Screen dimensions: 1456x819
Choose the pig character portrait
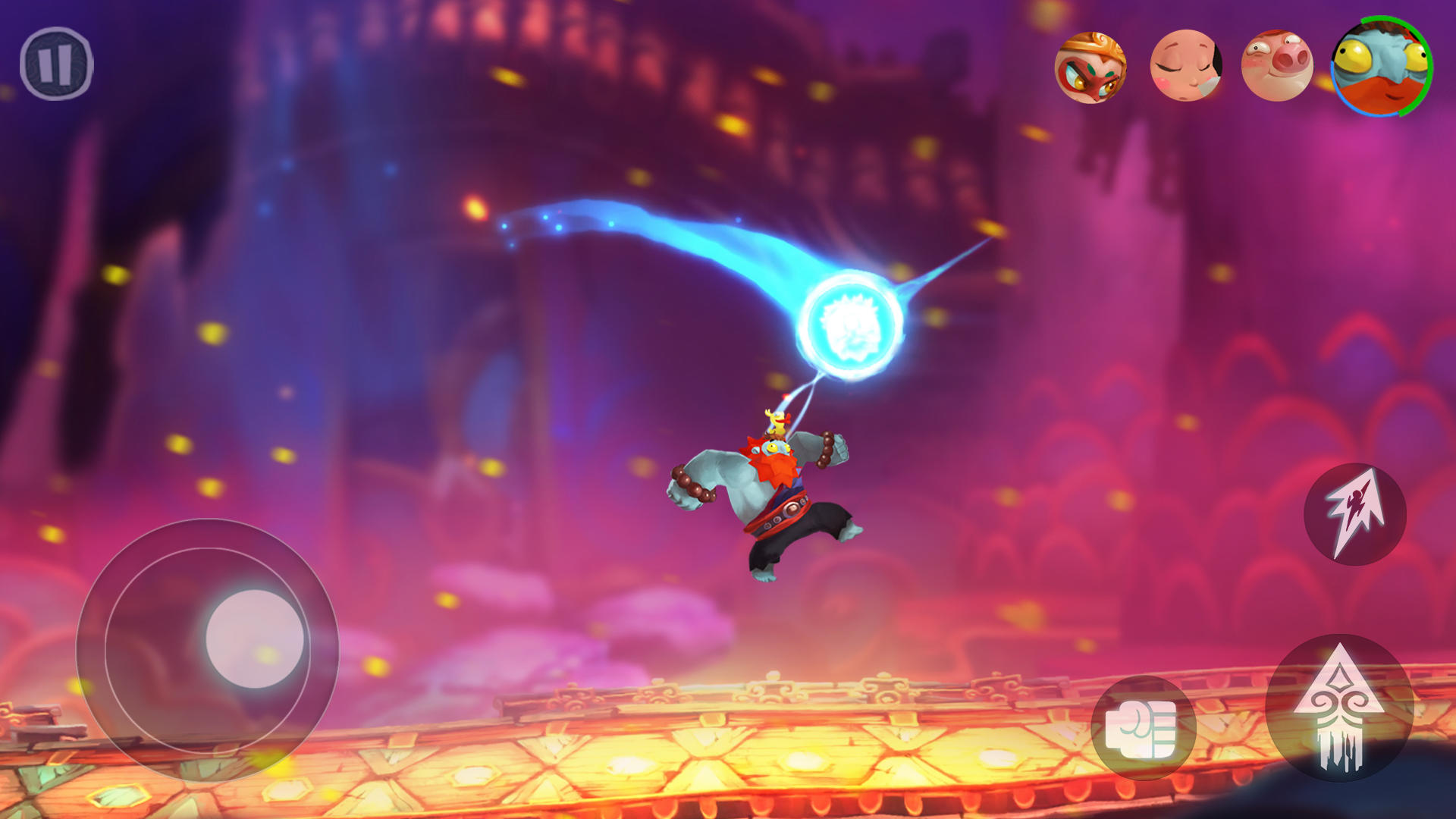1277,66
